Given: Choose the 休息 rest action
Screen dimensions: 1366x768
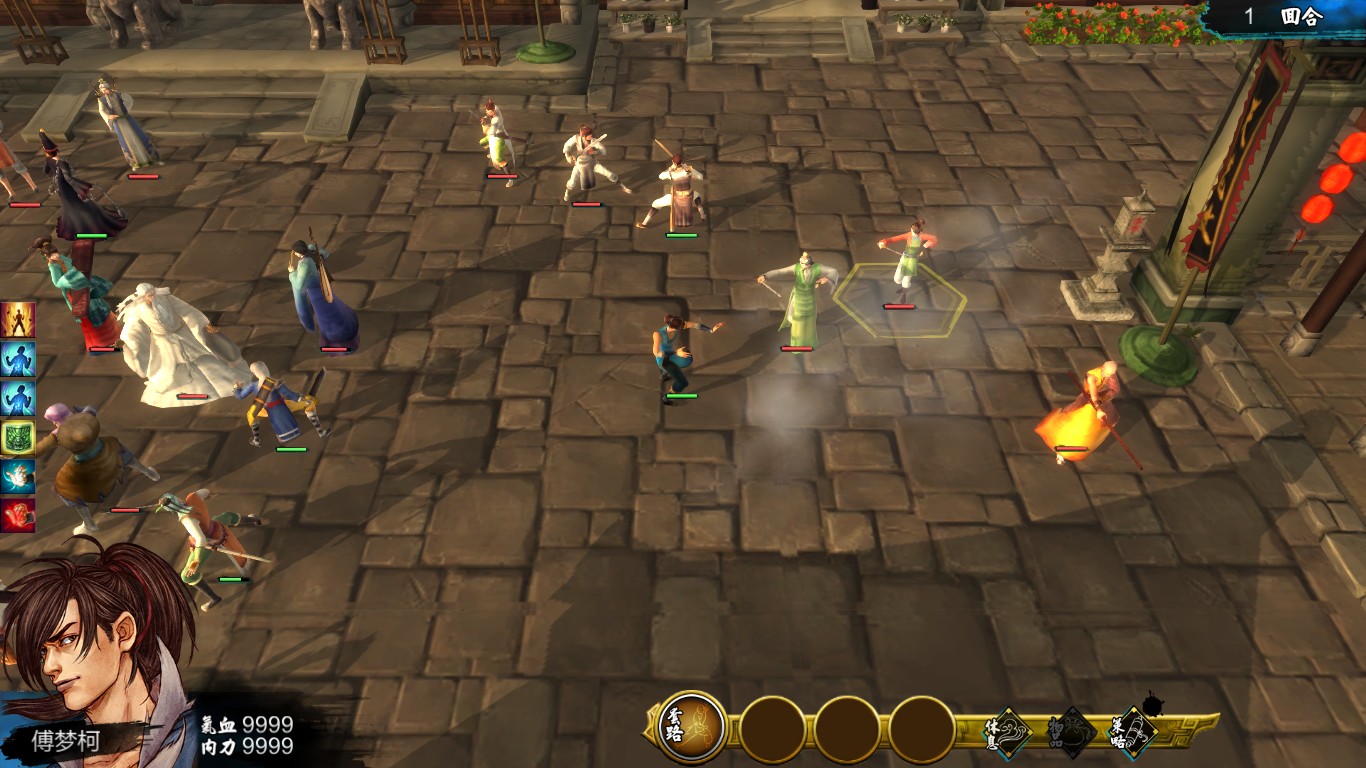Looking at the screenshot, I should (1010, 733).
